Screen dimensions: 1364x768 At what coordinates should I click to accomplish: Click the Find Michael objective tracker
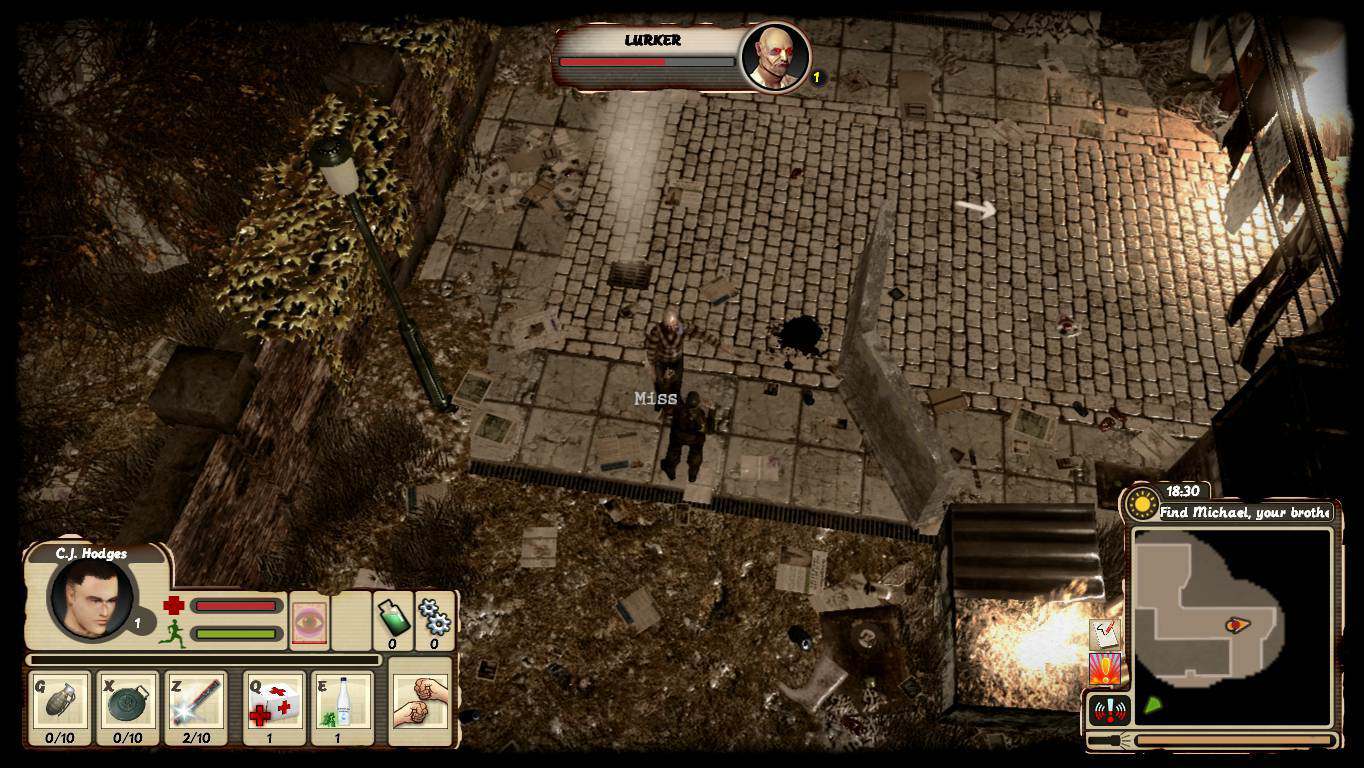click(x=1245, y=512)
